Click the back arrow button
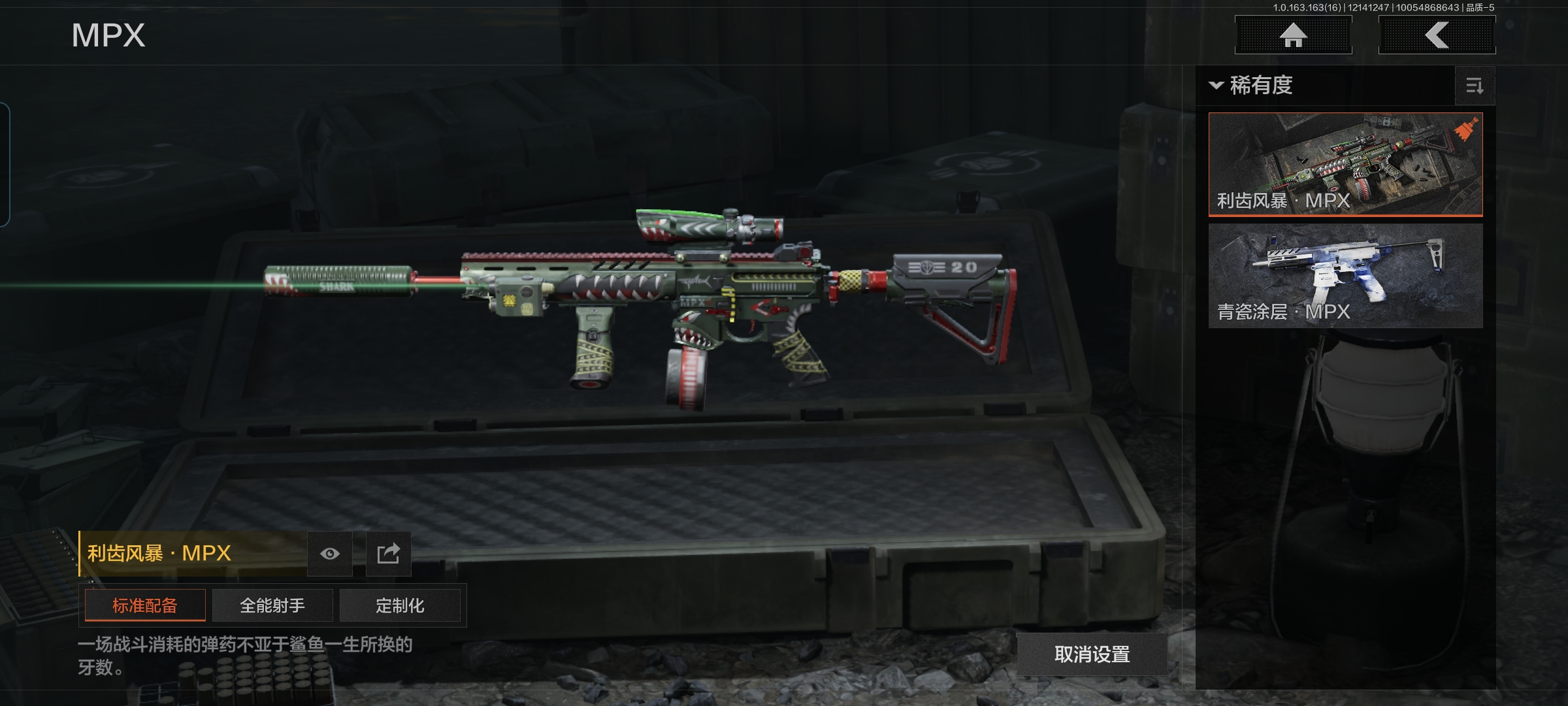The image size is (1568, 706). pos(1437,35)
